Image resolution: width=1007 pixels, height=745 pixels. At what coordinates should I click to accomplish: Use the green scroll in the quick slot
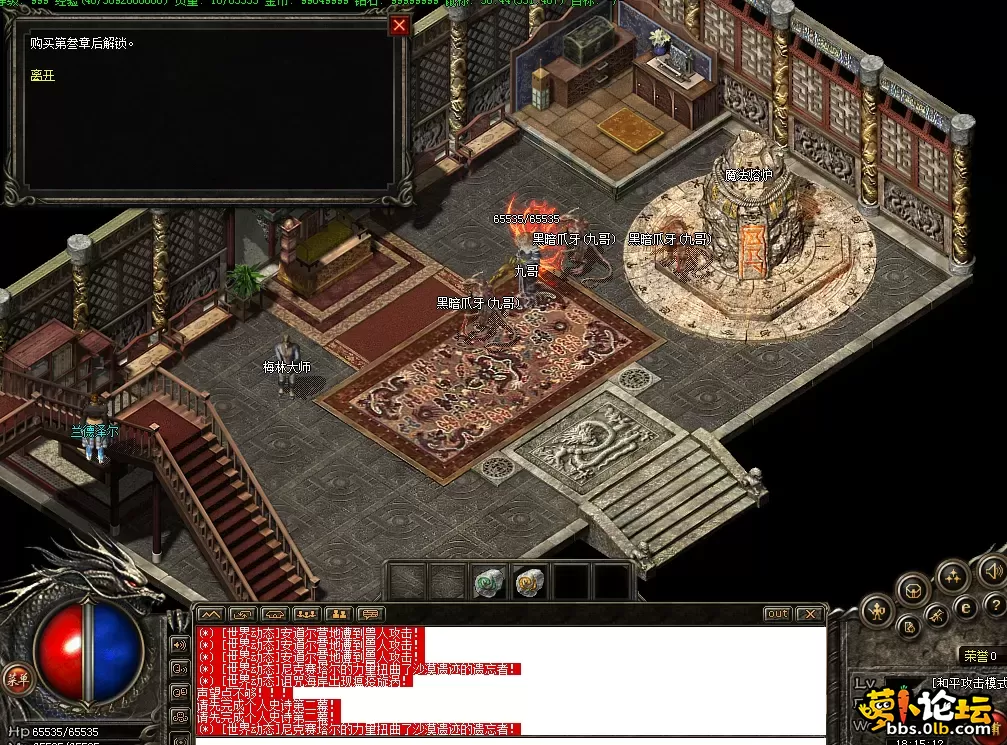488,582
